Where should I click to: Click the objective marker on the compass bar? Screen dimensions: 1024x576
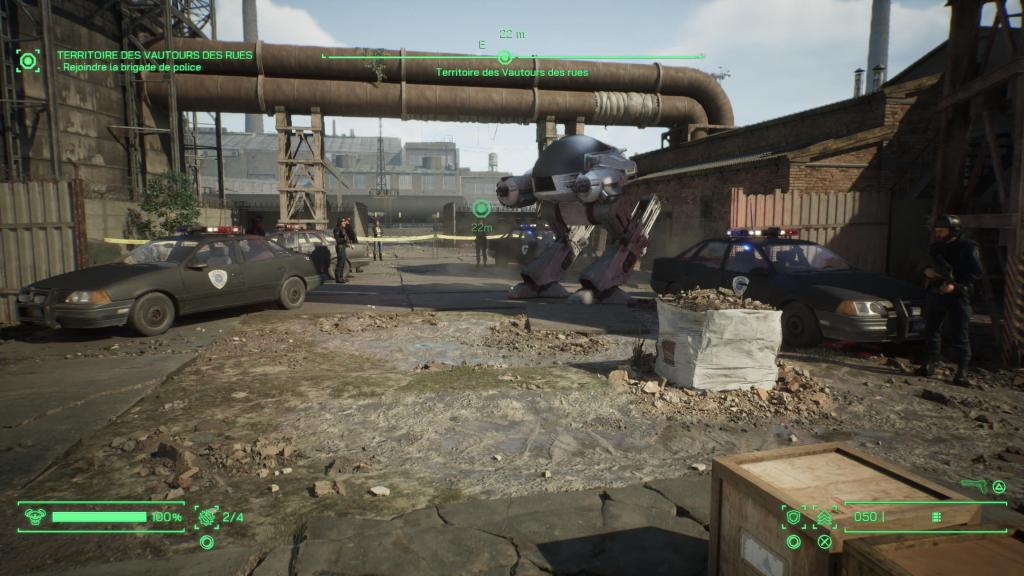(x=505, y=57)
